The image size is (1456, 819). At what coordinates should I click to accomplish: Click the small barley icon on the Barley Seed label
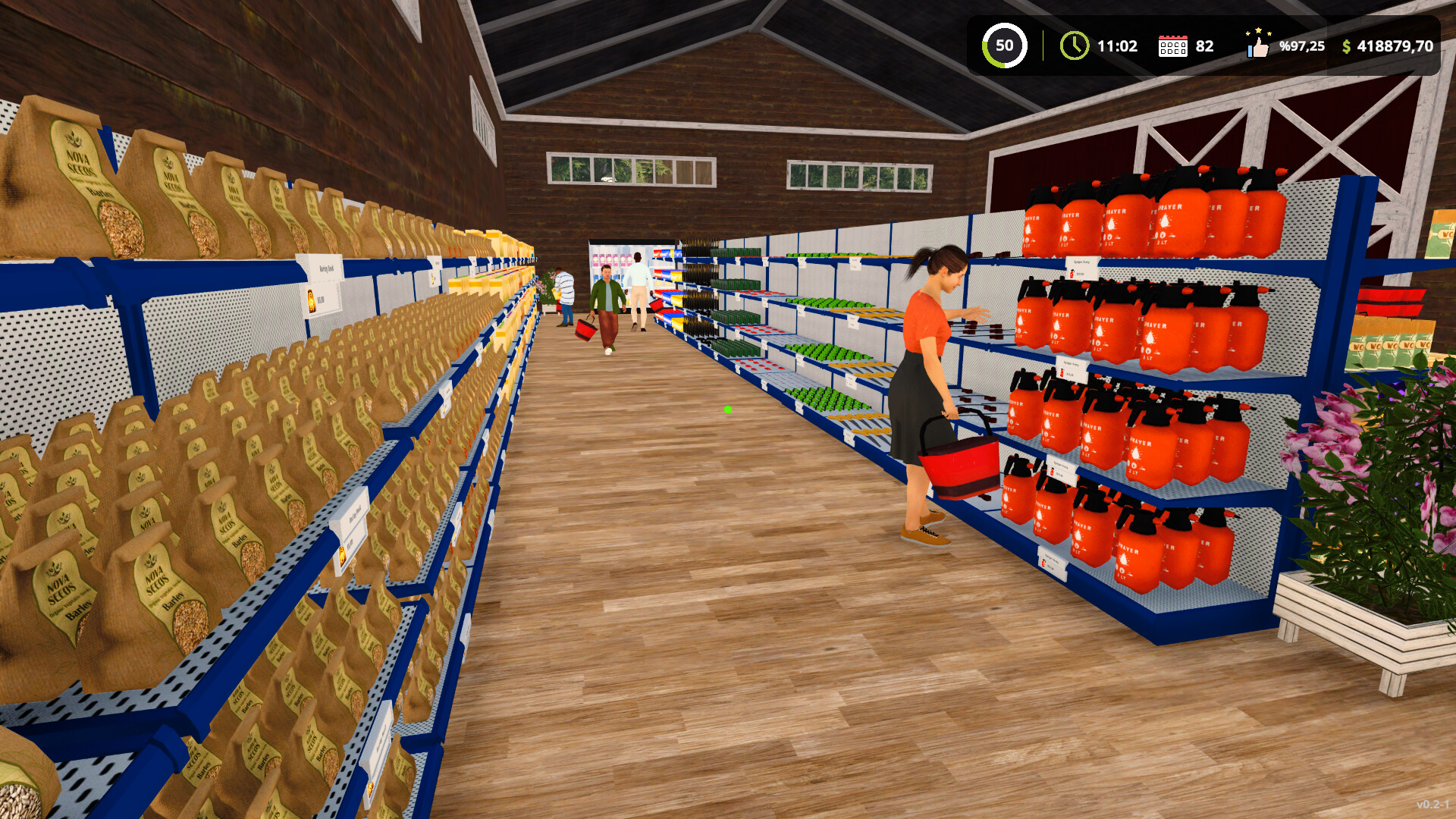pos(312,300)
